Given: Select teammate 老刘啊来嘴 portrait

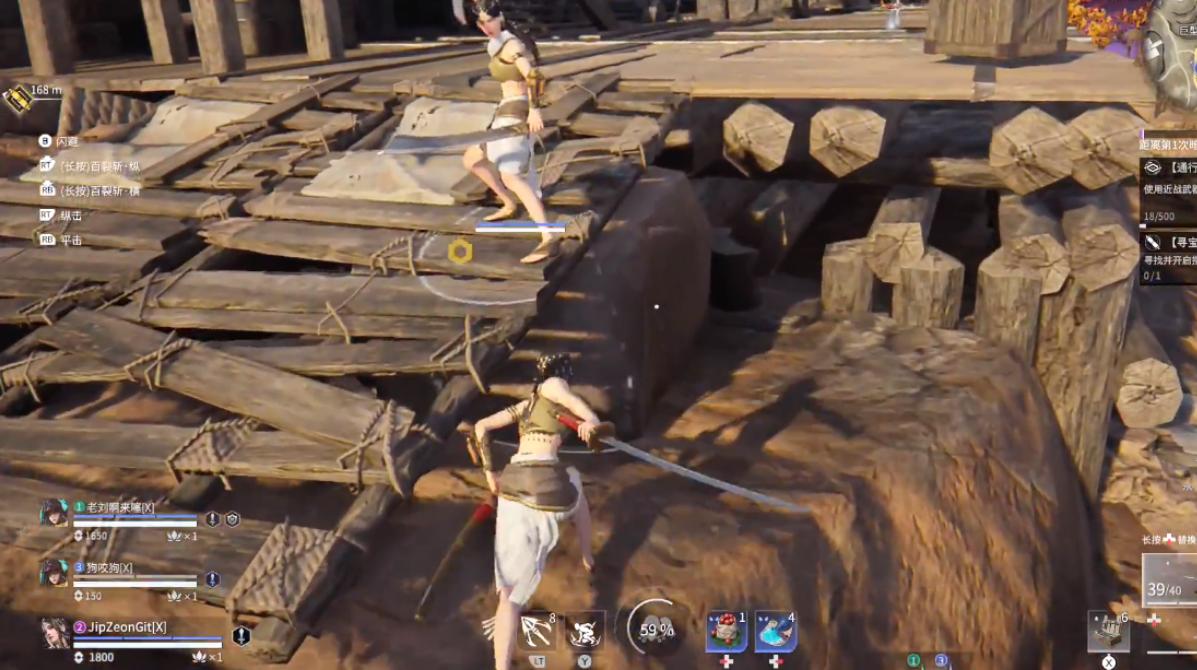Looking at the screenshot, I should coord(54,513).
